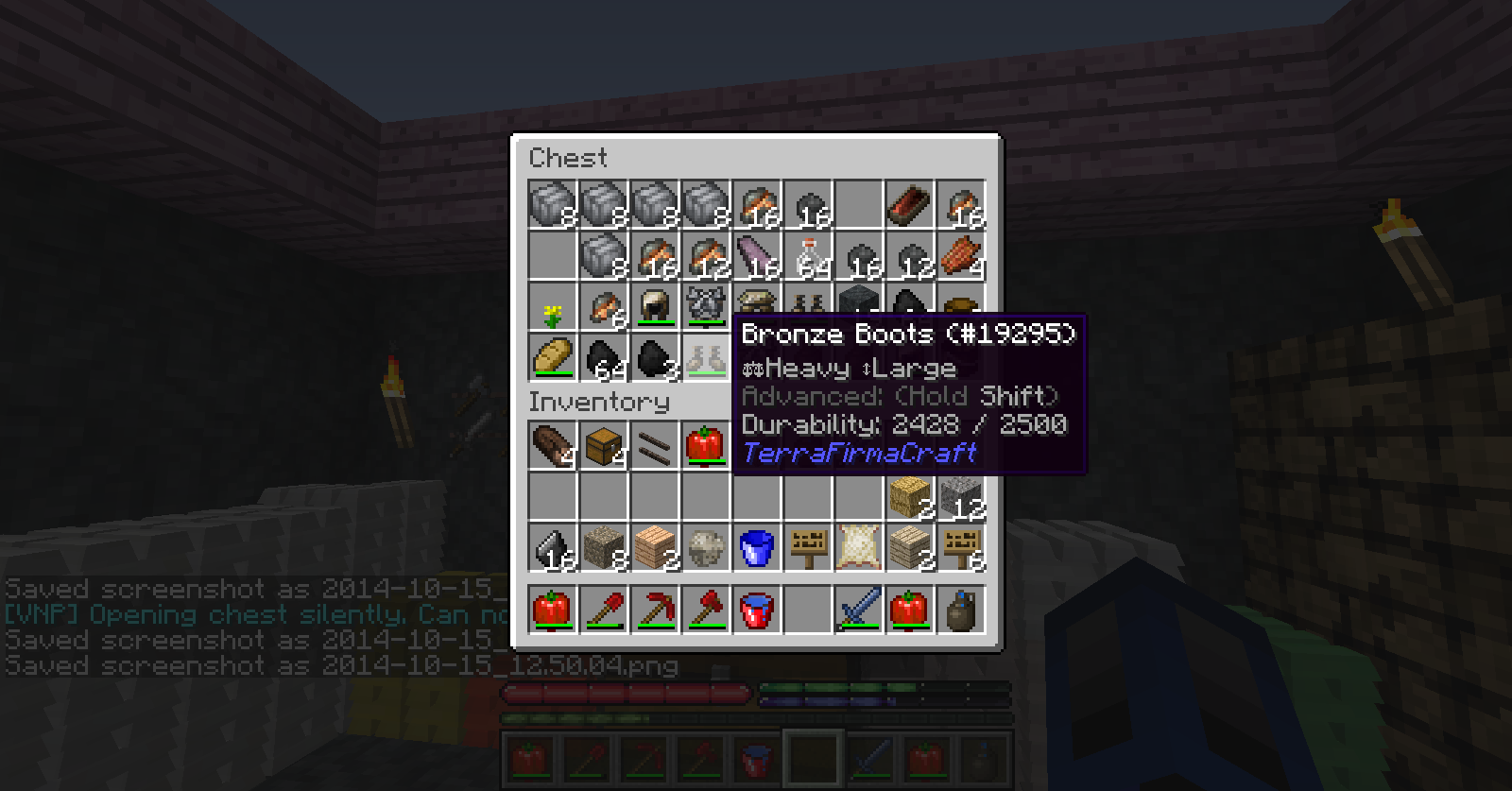Take the bread loaf from the chest

(x=553, y=359)
